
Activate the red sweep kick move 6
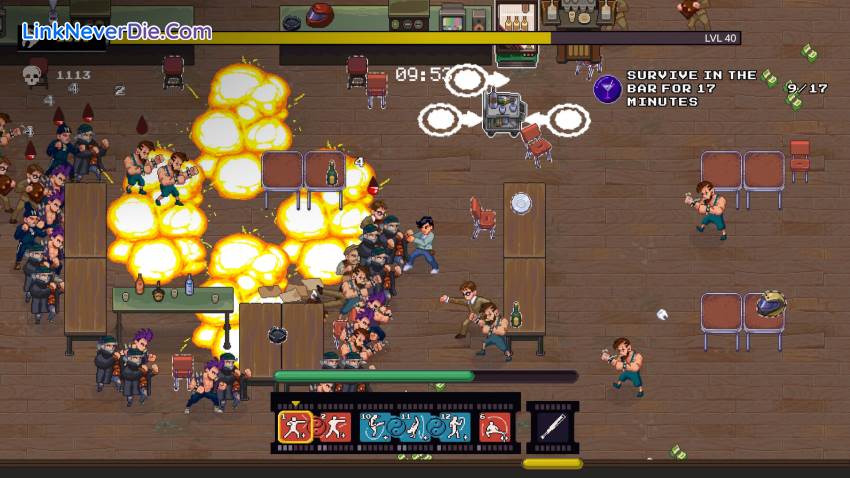click(494, 427)
